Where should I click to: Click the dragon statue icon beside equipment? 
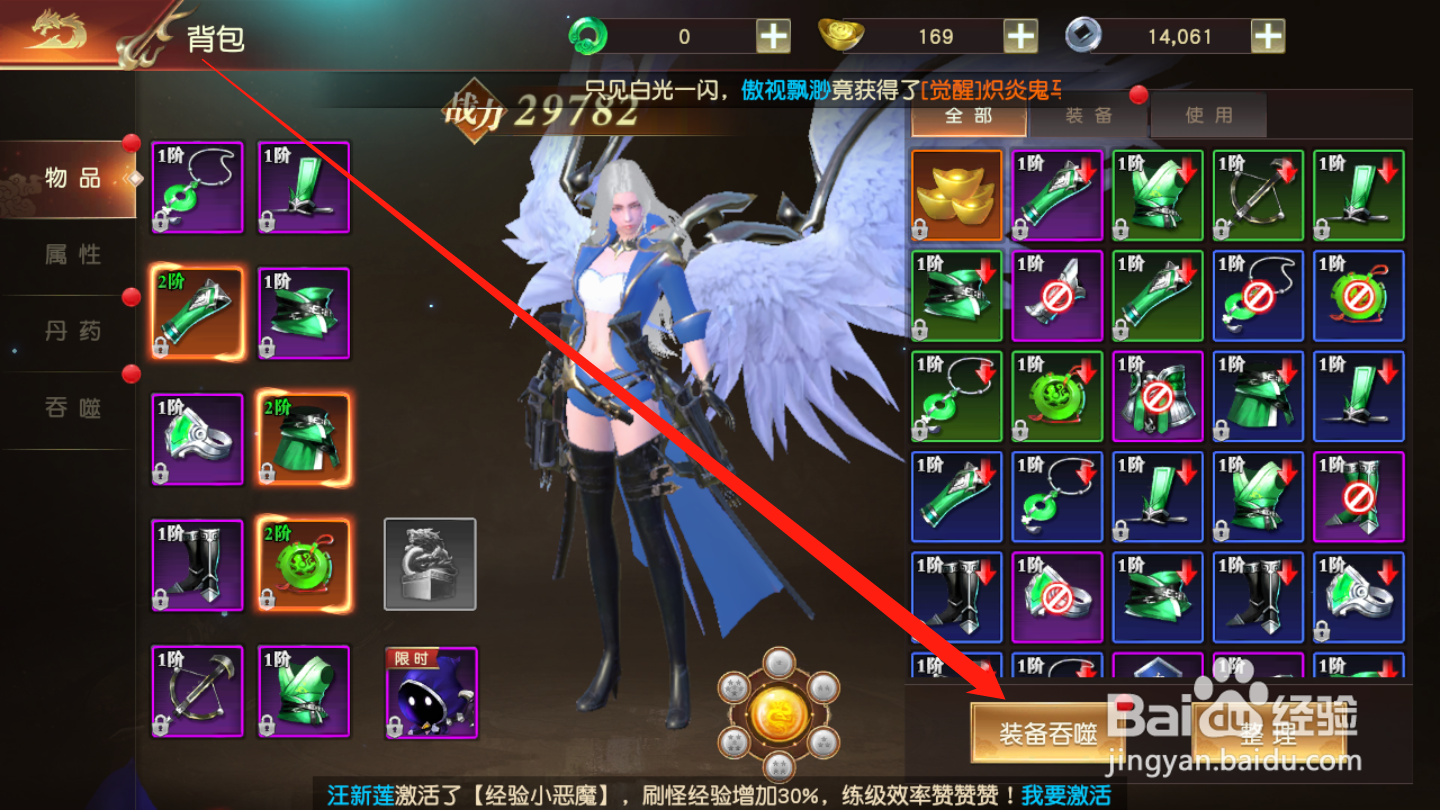click(x=428, y=563)
